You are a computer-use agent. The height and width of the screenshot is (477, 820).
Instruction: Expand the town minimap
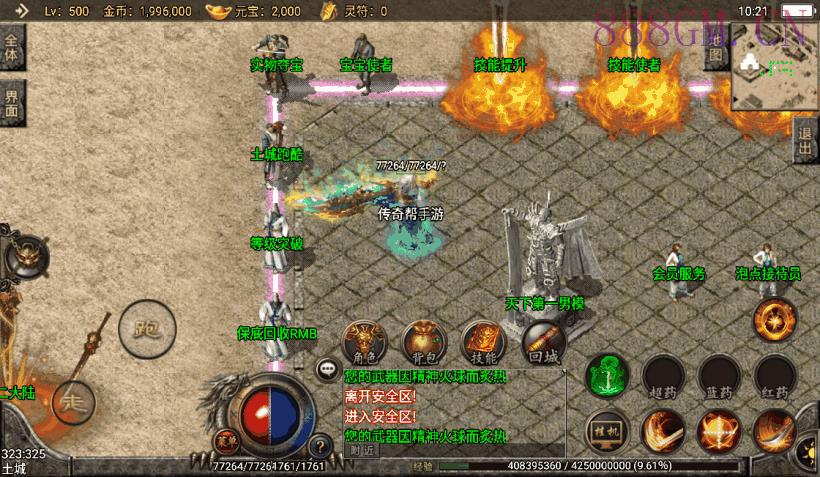point(775,64)
